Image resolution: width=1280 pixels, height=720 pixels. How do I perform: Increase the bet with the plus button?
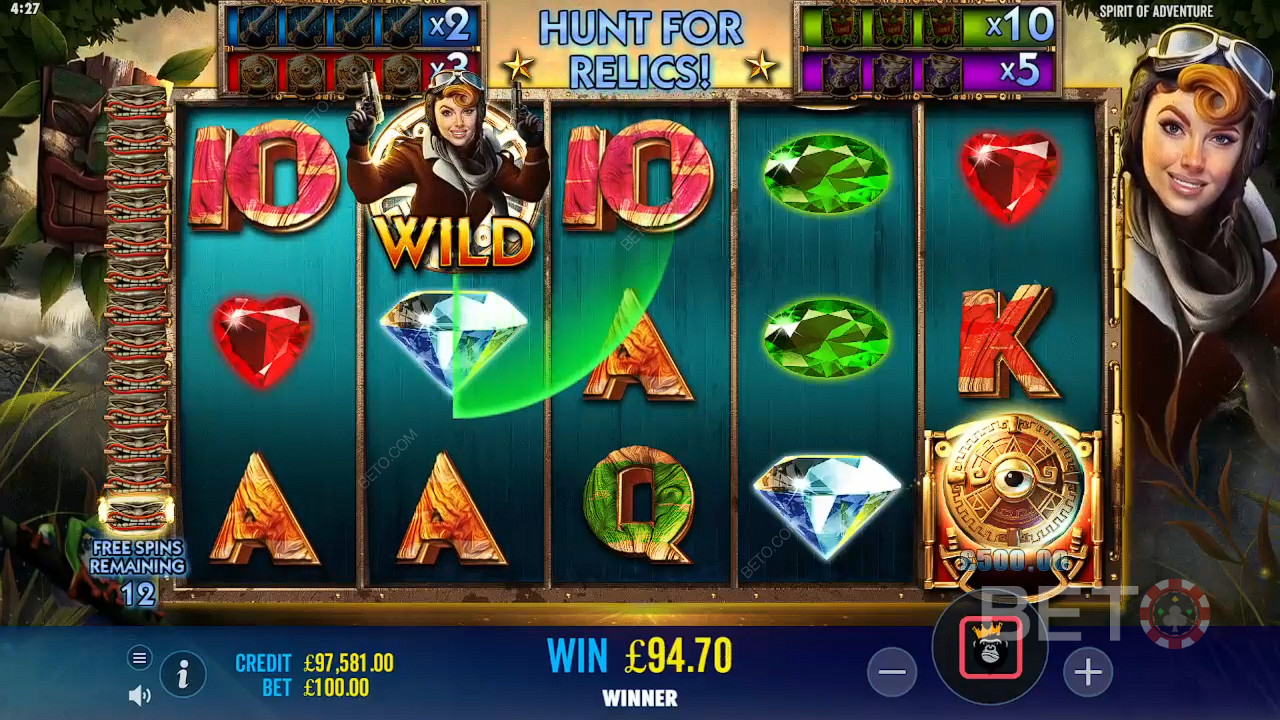click(x=1087, y=673)
